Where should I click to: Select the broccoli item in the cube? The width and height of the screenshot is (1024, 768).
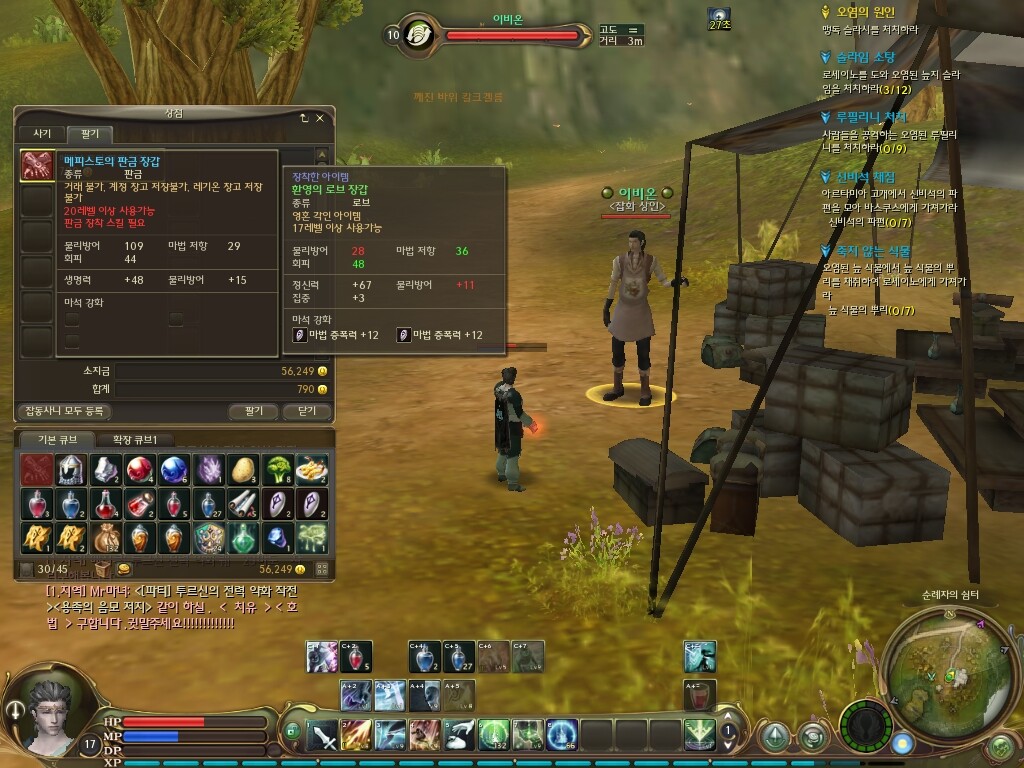[277, 469]
